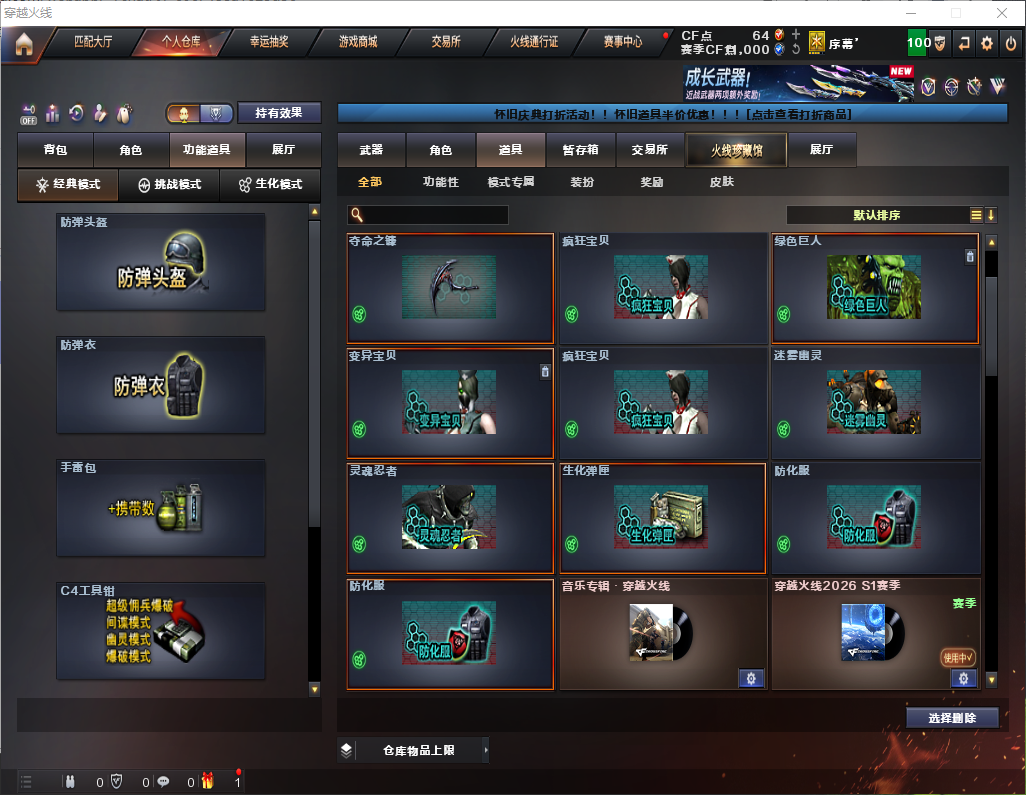Screen dimensions: 1026x795
Task: Switch to the 武器 weapons storage tab
Action: tap(371, 150)
